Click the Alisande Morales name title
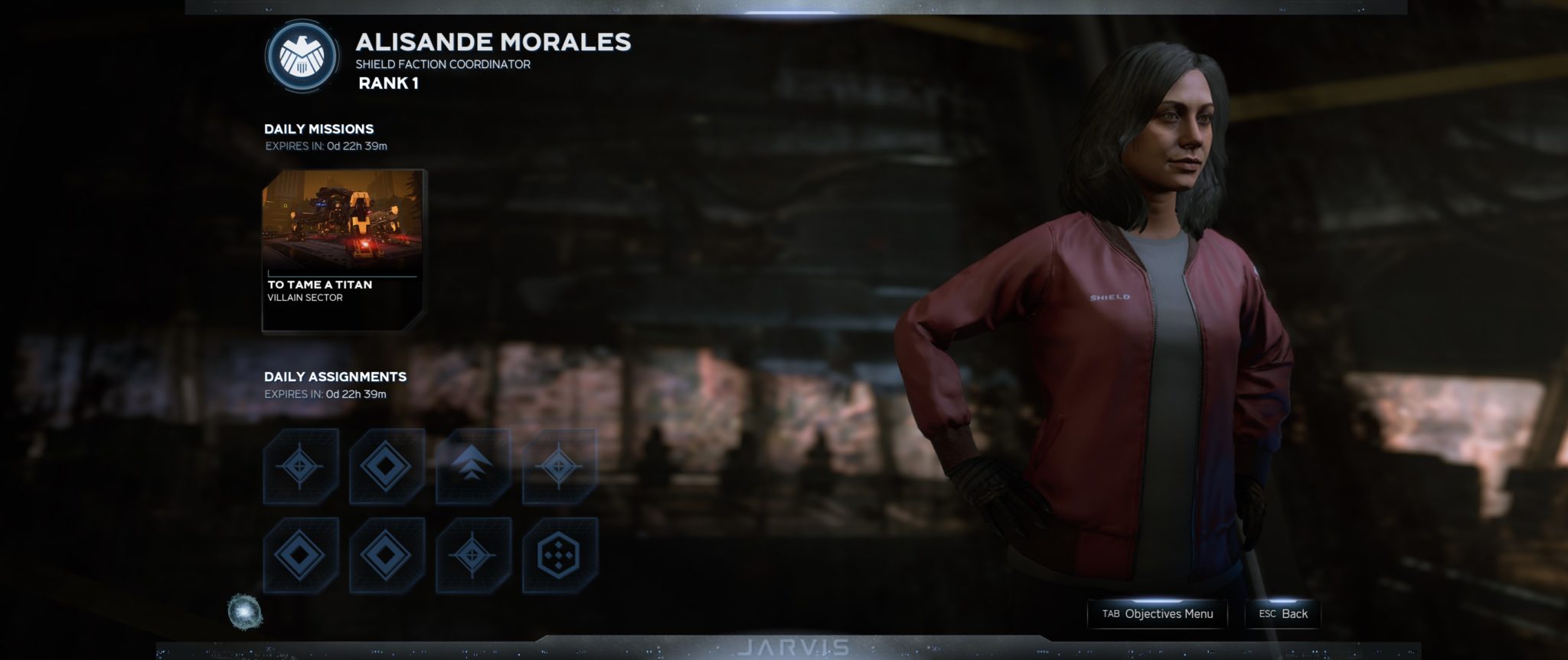Image resolution: width=1568 pixels, height=660 pixels. [x=492, y=44]
